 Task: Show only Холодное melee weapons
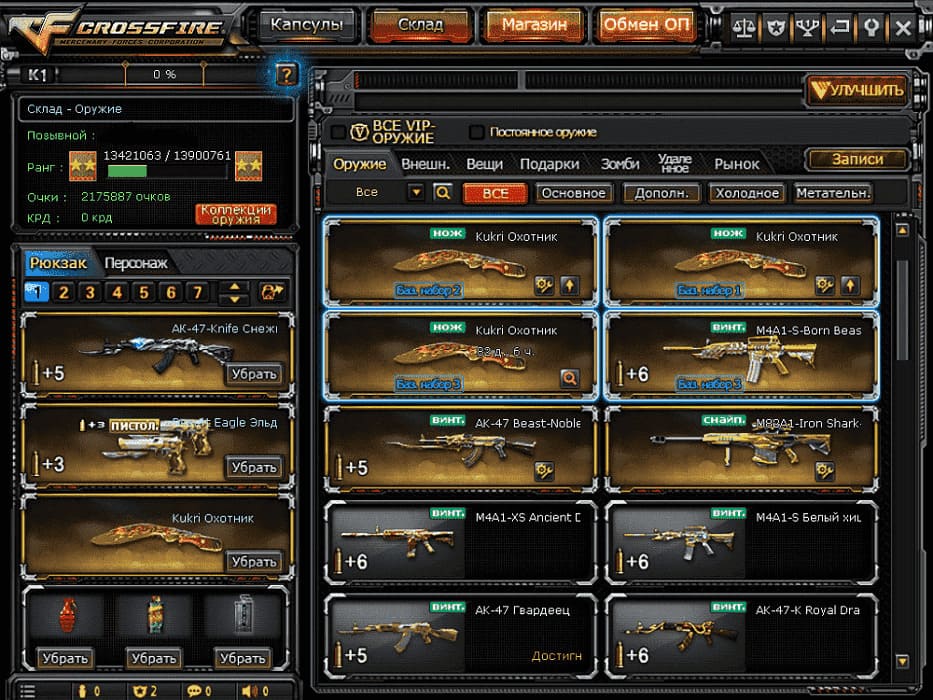tap(746, 193)
